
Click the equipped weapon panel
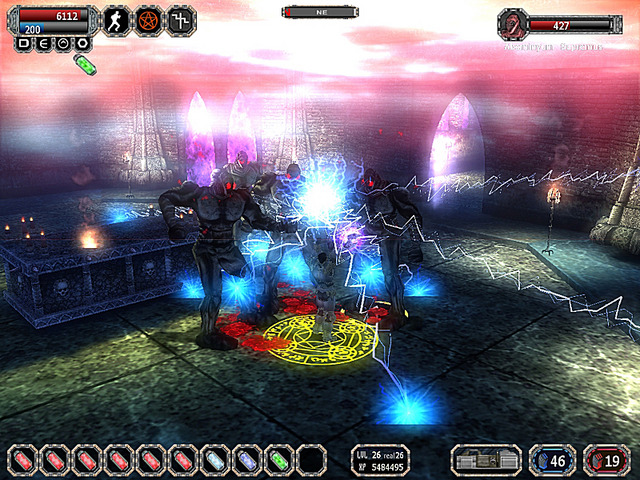pos(486,460)
